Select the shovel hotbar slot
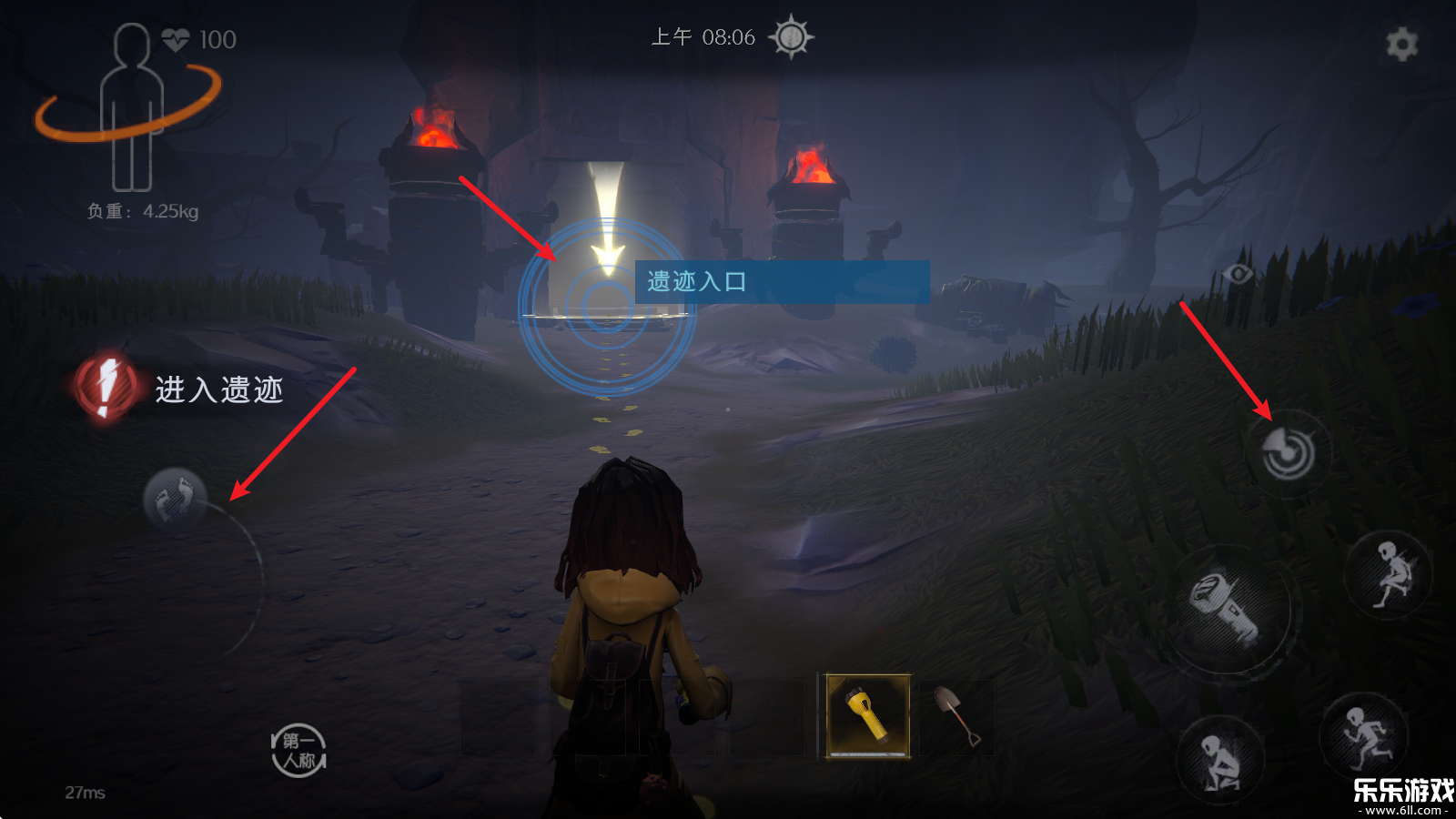Viewport: 1456px width, 819px height. pyautogui.click(x=955, y=715)
